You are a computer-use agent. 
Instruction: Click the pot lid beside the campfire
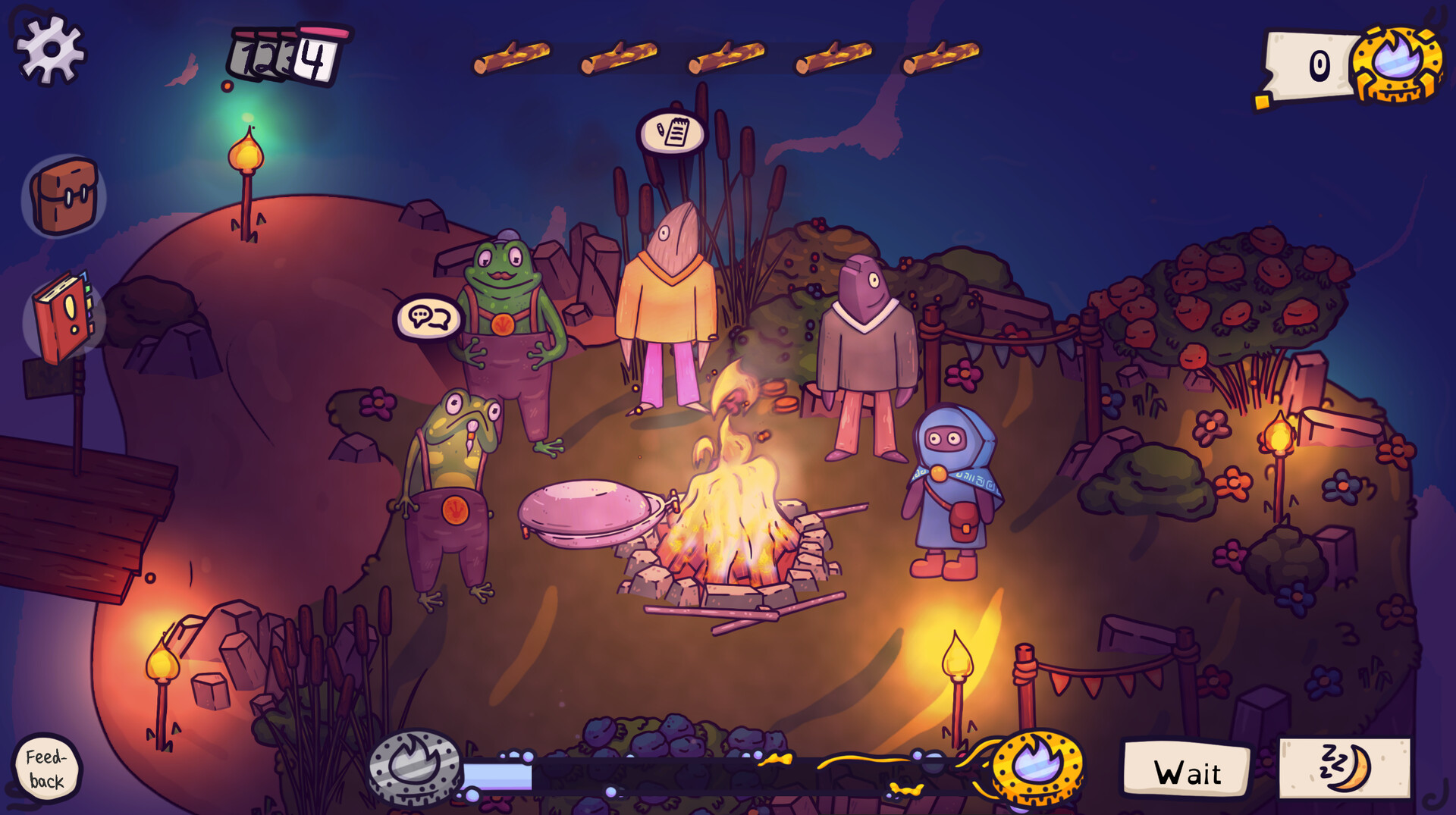pos(588,504)
